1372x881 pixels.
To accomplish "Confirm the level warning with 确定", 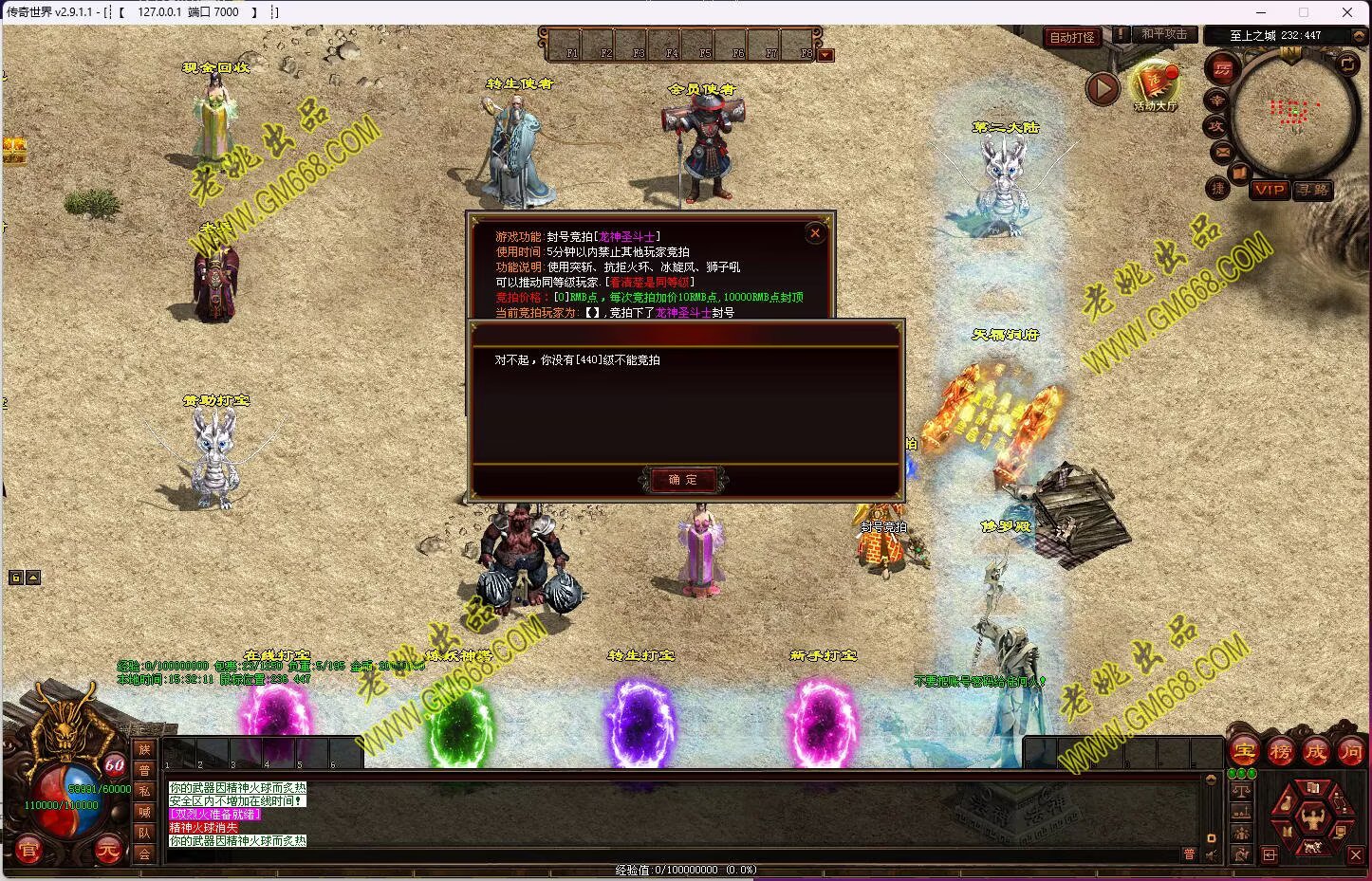I will [x=682, y=480].
